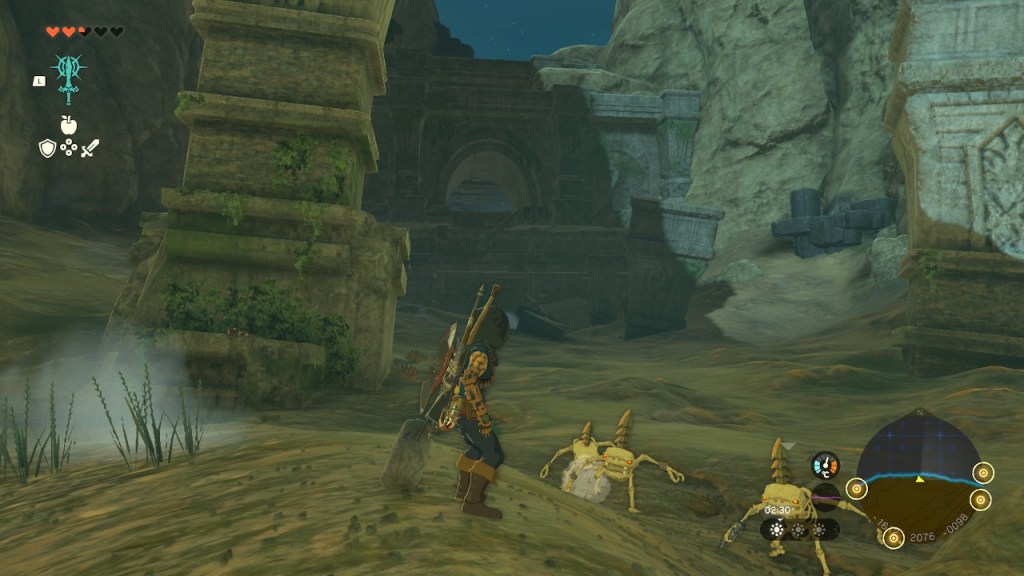Activate the teal glowing sword ability icon
The height and width of the screenshot is (576, 1024).
(68, 77)
